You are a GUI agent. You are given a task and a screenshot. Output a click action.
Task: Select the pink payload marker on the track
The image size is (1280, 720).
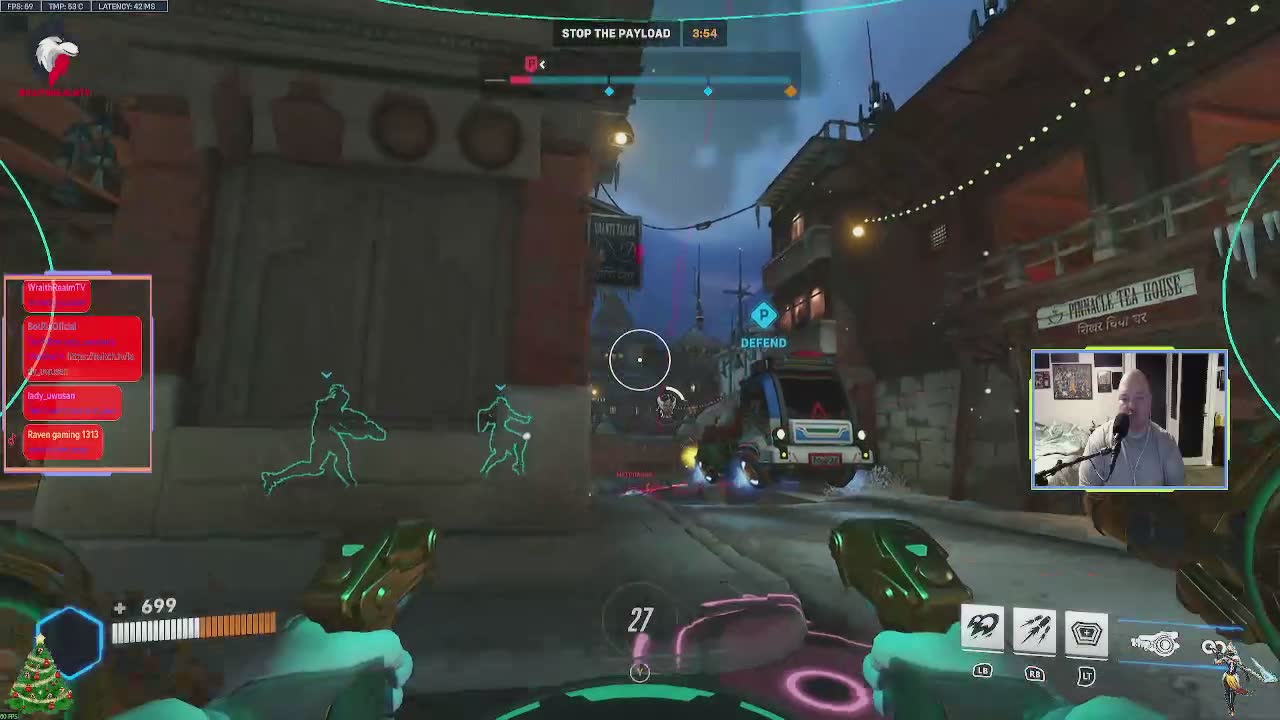(532, 65)
